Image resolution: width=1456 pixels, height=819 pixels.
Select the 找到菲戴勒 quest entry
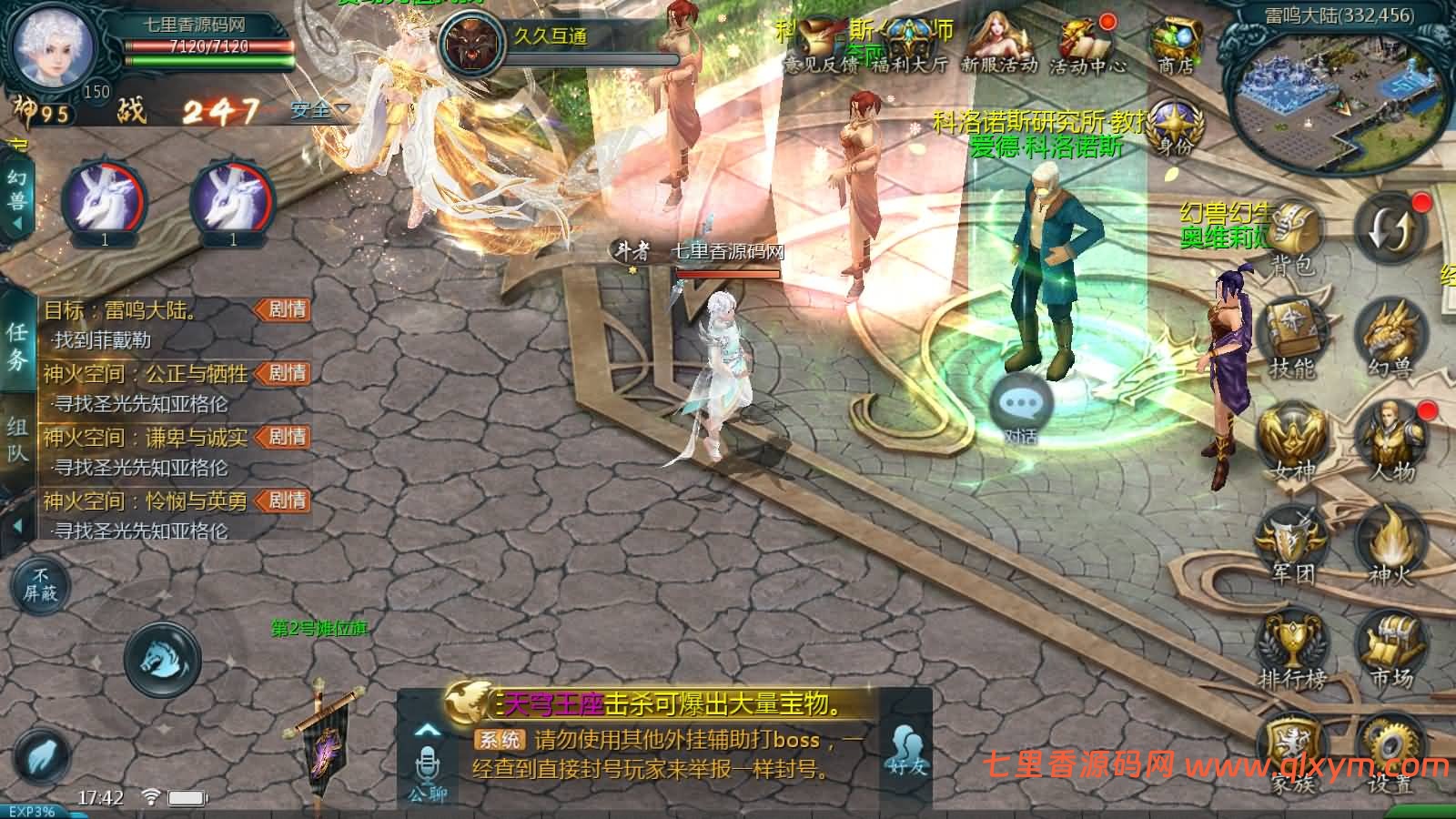click(102, 340)
